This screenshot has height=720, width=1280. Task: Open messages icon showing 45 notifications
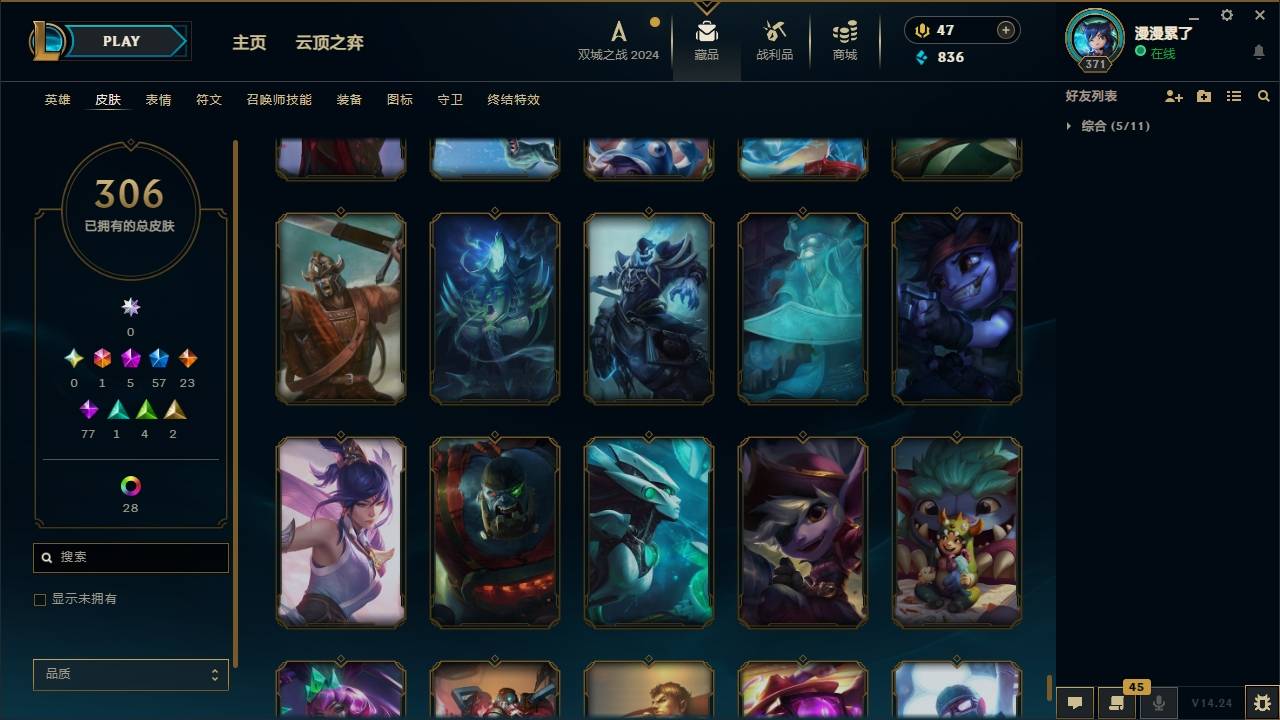coord(1116,701)
